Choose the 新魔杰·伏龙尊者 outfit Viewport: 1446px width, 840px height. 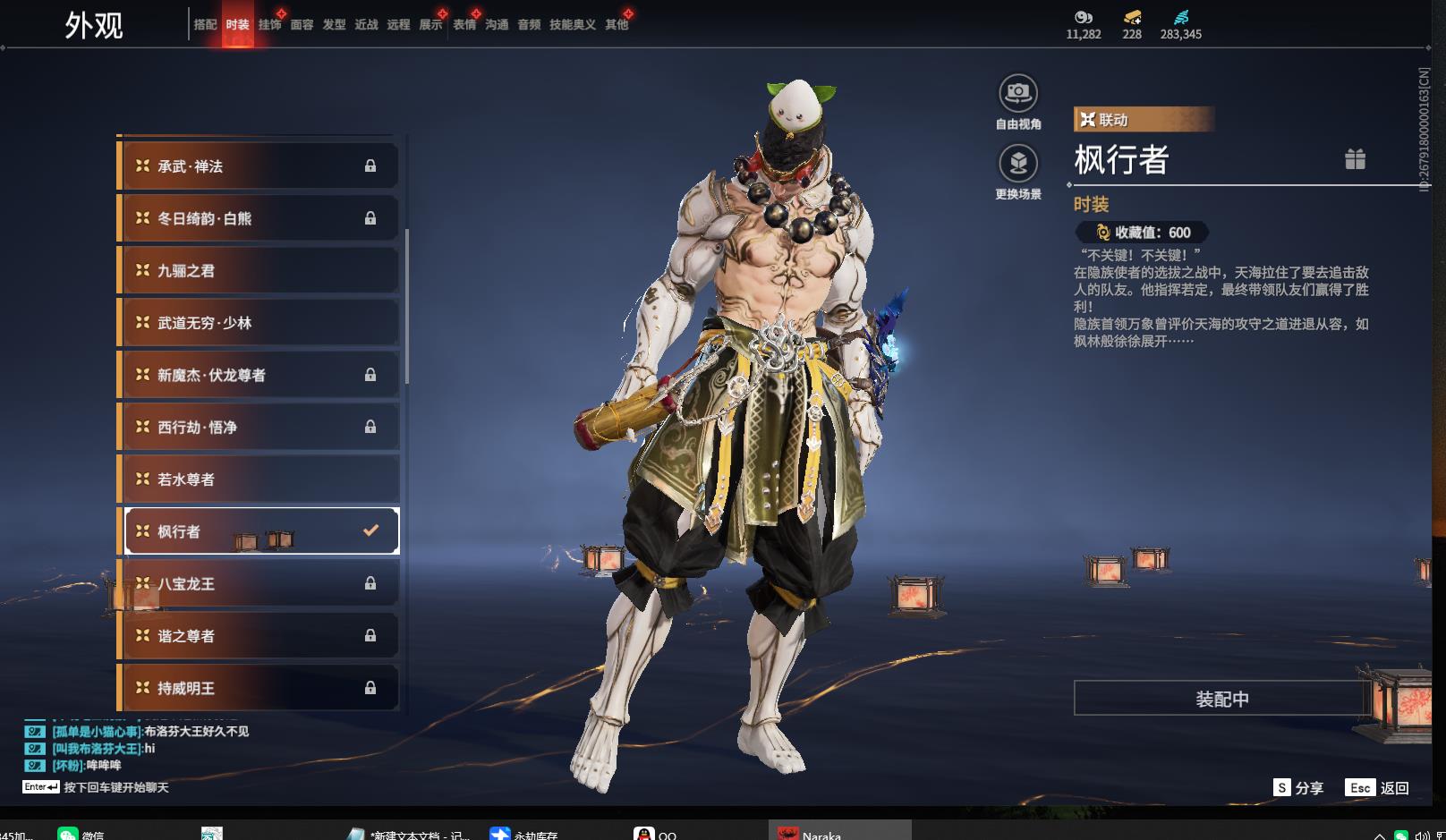point(259,376)
